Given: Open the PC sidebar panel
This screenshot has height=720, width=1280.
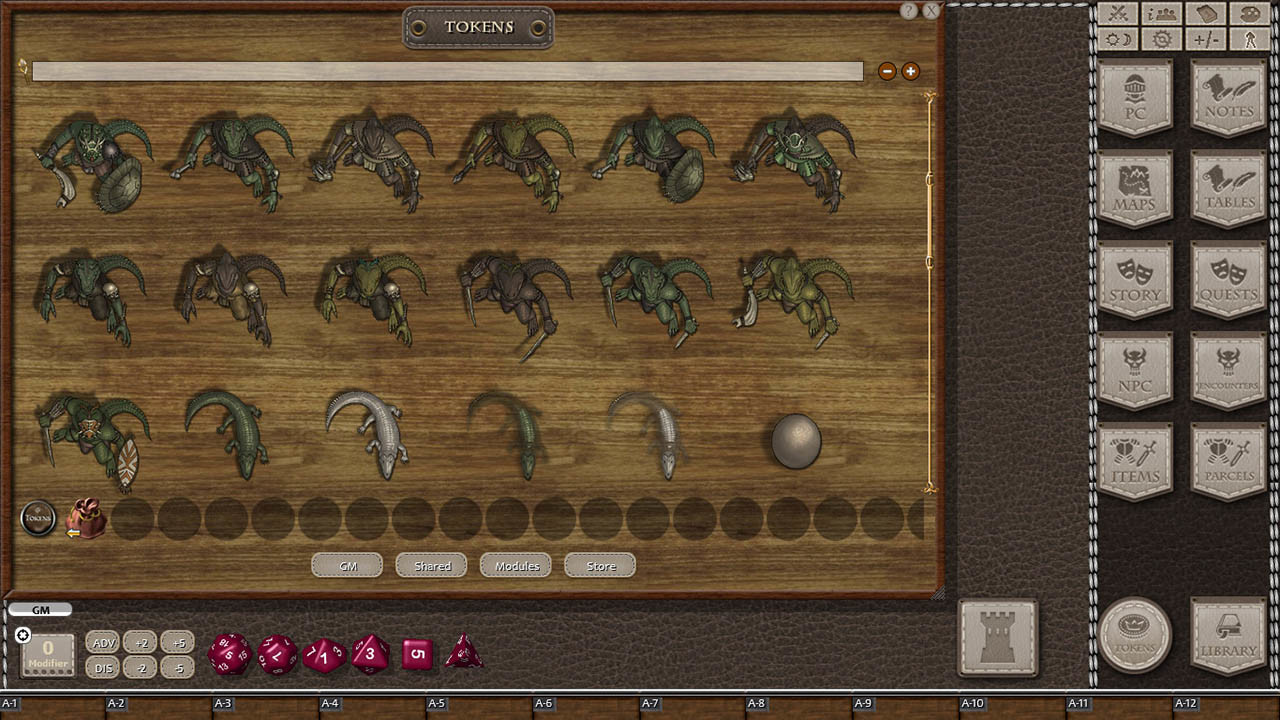Looking at the screenshot, I should (1136, 99).
